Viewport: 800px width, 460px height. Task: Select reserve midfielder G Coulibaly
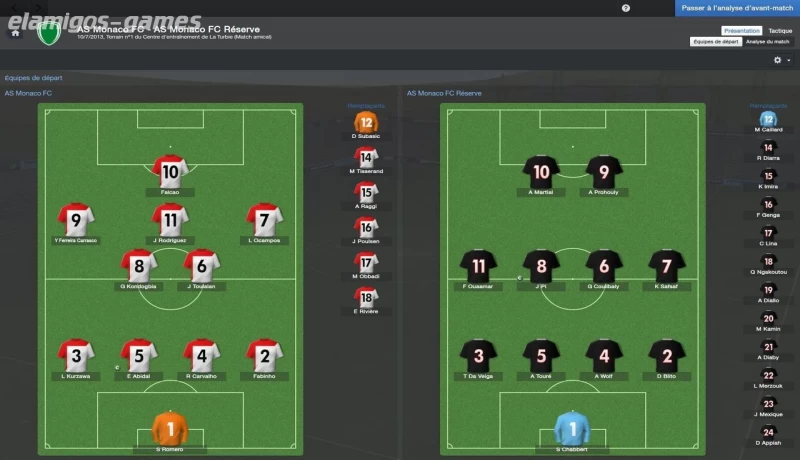coord(604,267)
